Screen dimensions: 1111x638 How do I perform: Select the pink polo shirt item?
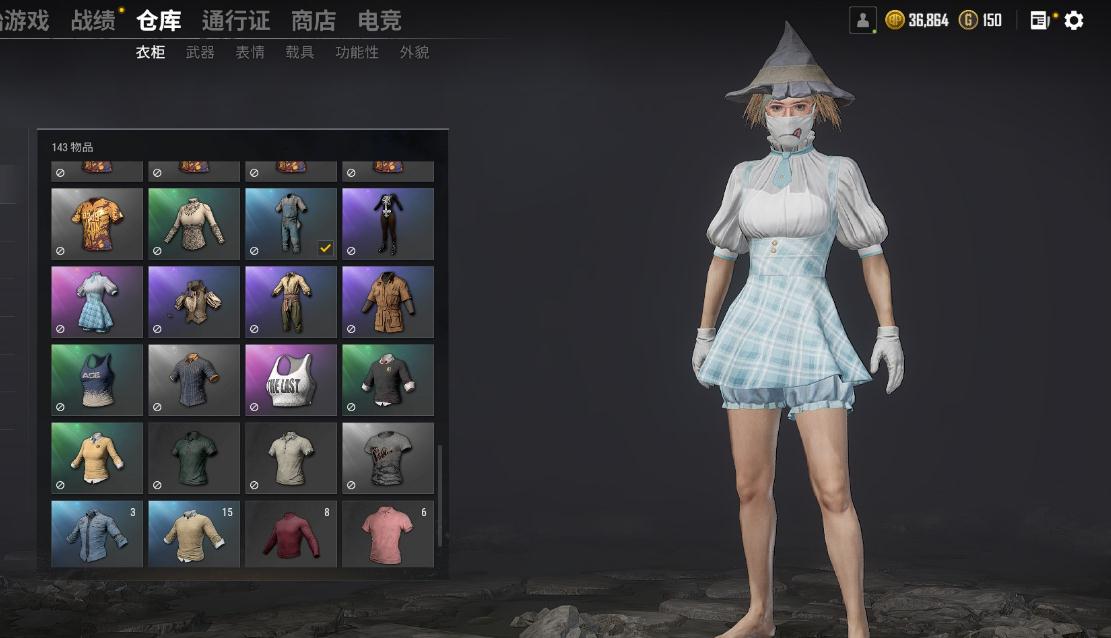[388, 534]
